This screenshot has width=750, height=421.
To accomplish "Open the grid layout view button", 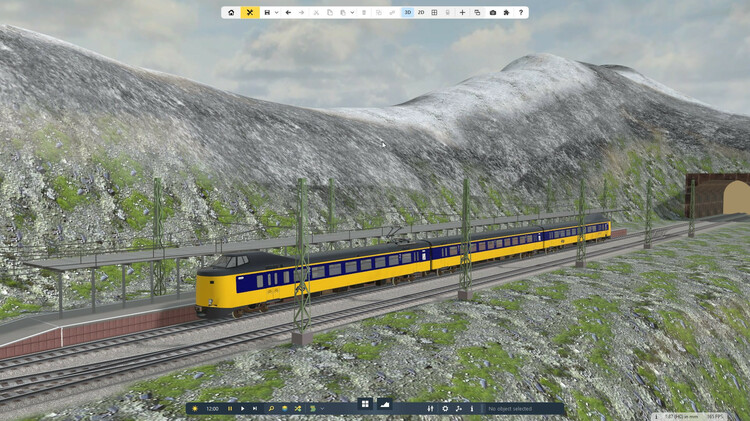I will click(x=434, y=13).
